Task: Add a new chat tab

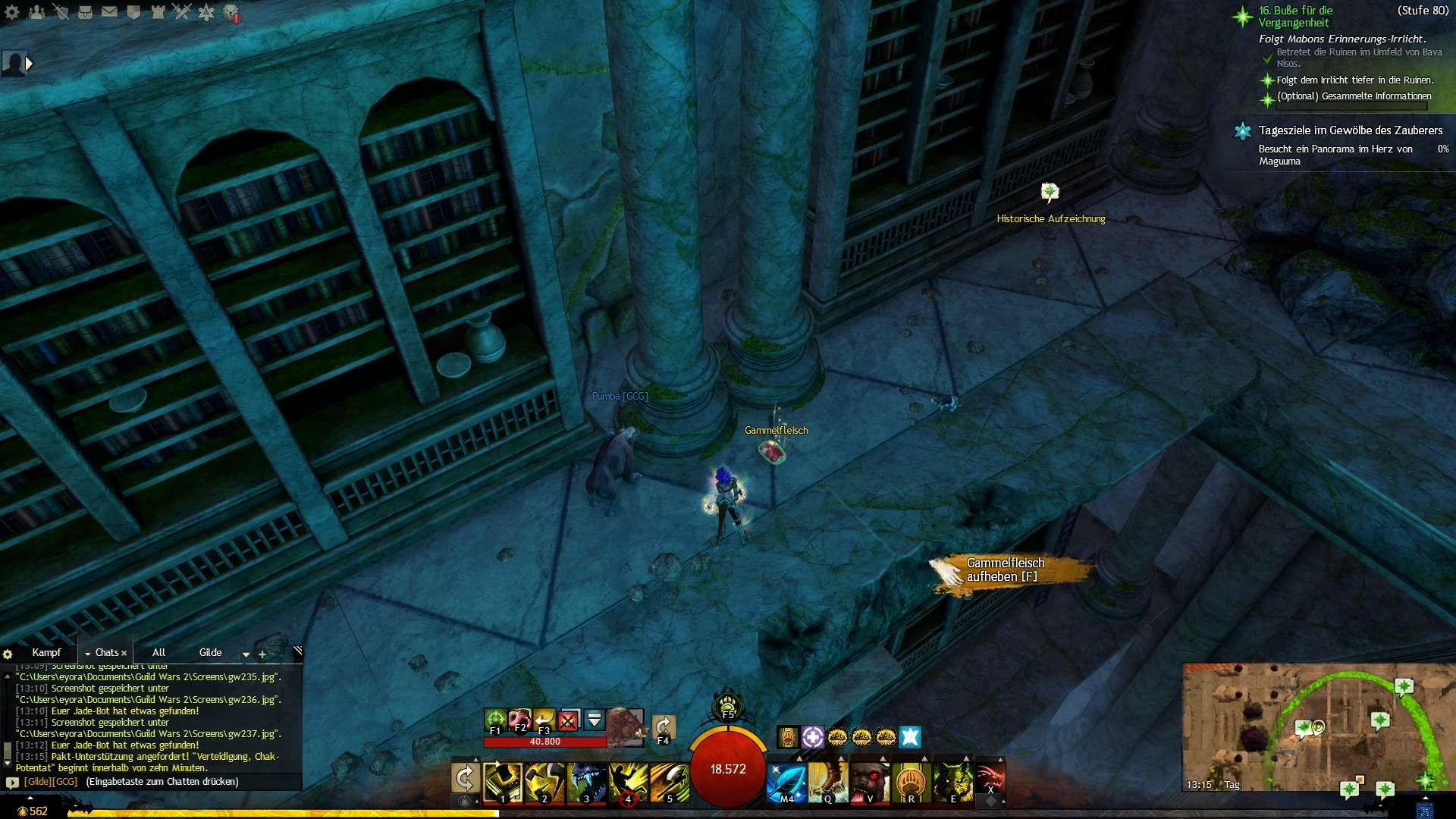Action: tap(262, 654)
